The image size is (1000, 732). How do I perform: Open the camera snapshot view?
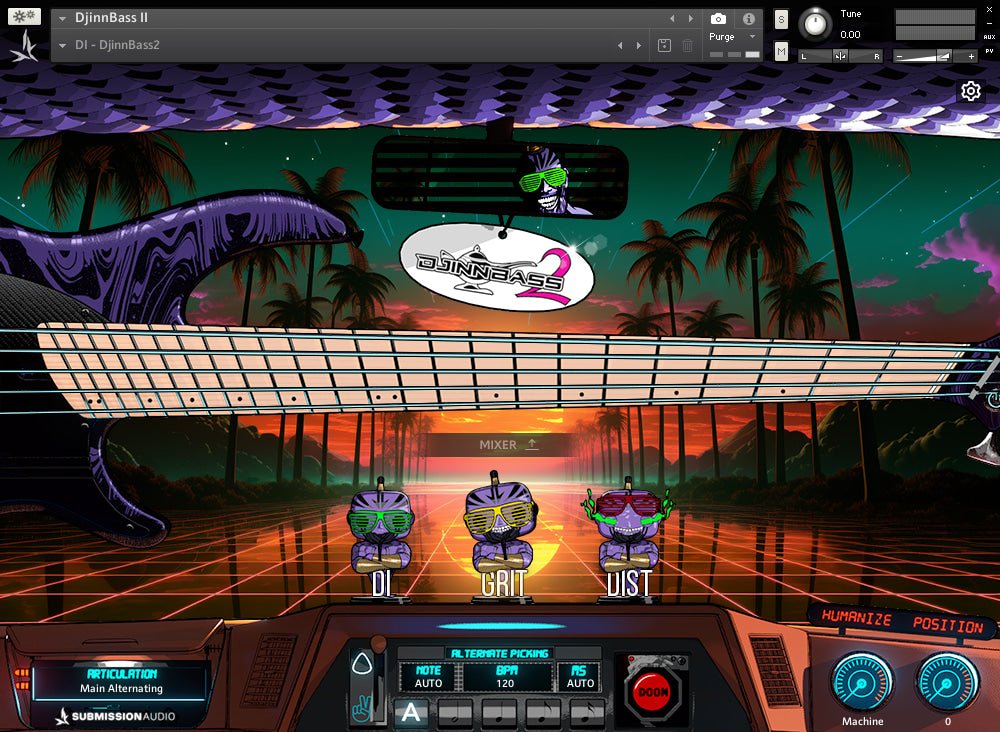[x=718, y=19]
